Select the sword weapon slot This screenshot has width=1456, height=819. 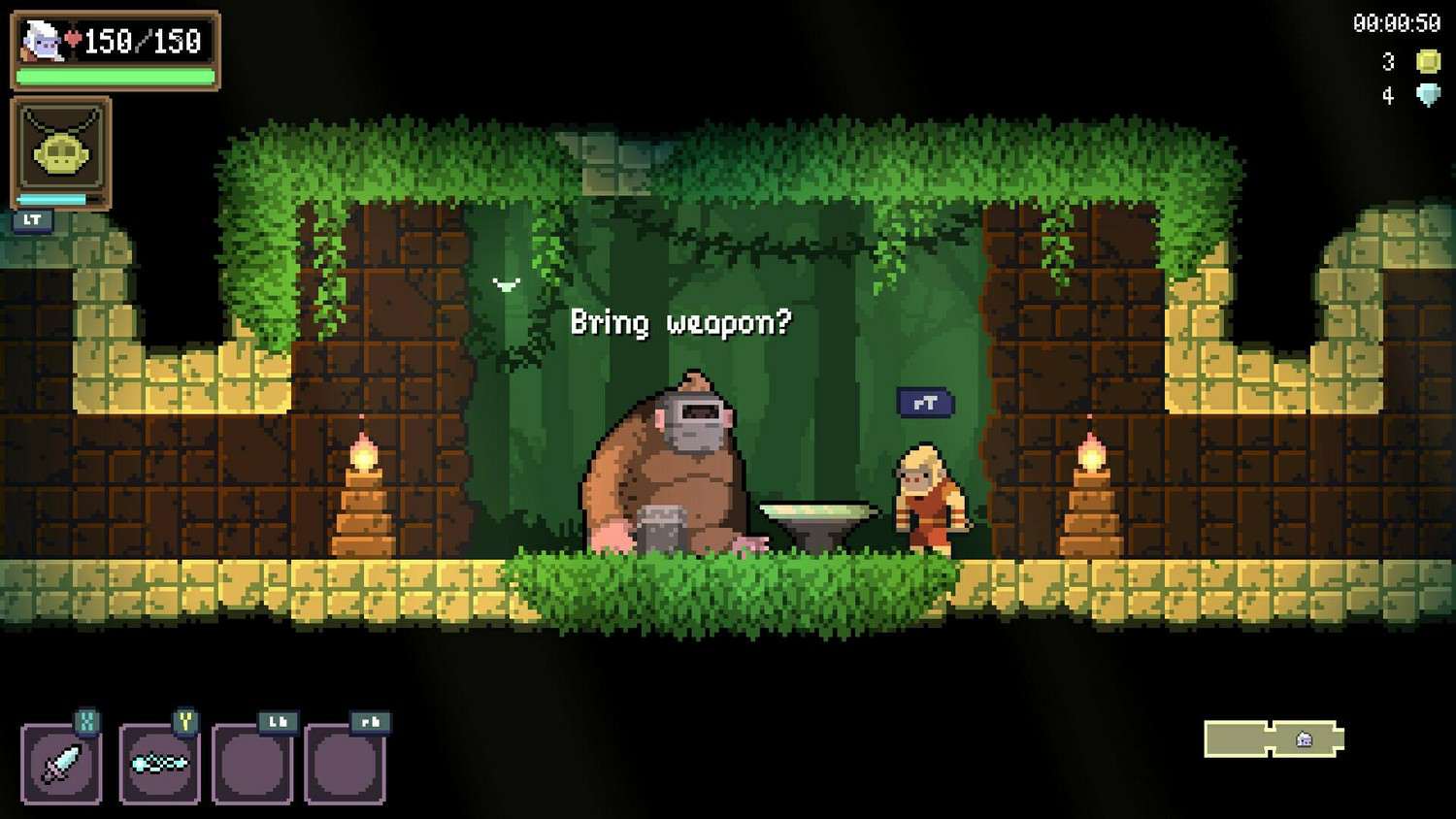60,764
